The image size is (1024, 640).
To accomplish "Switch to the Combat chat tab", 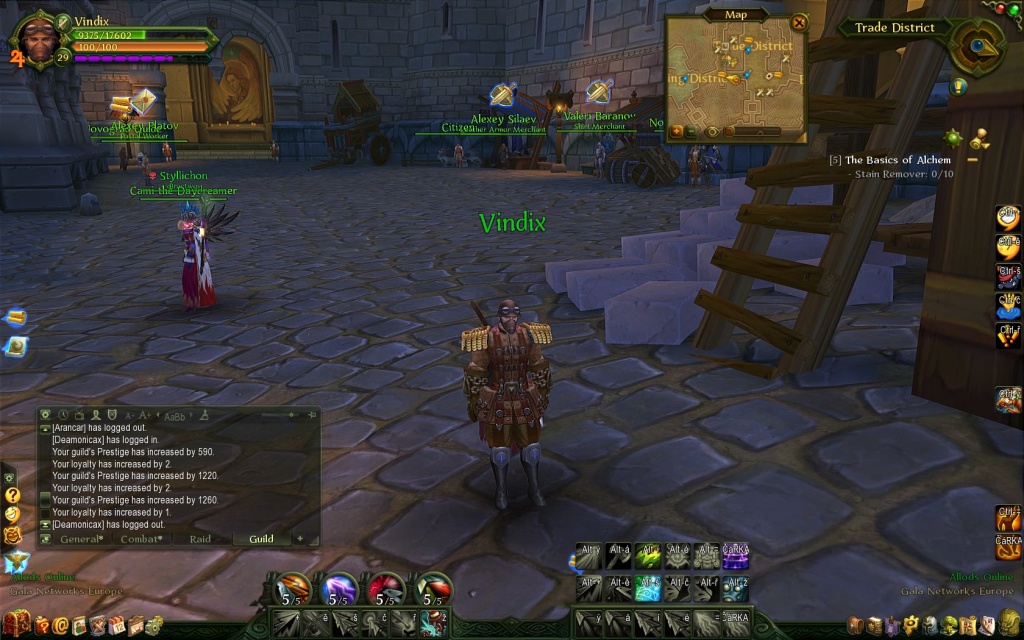I will 141,539.
